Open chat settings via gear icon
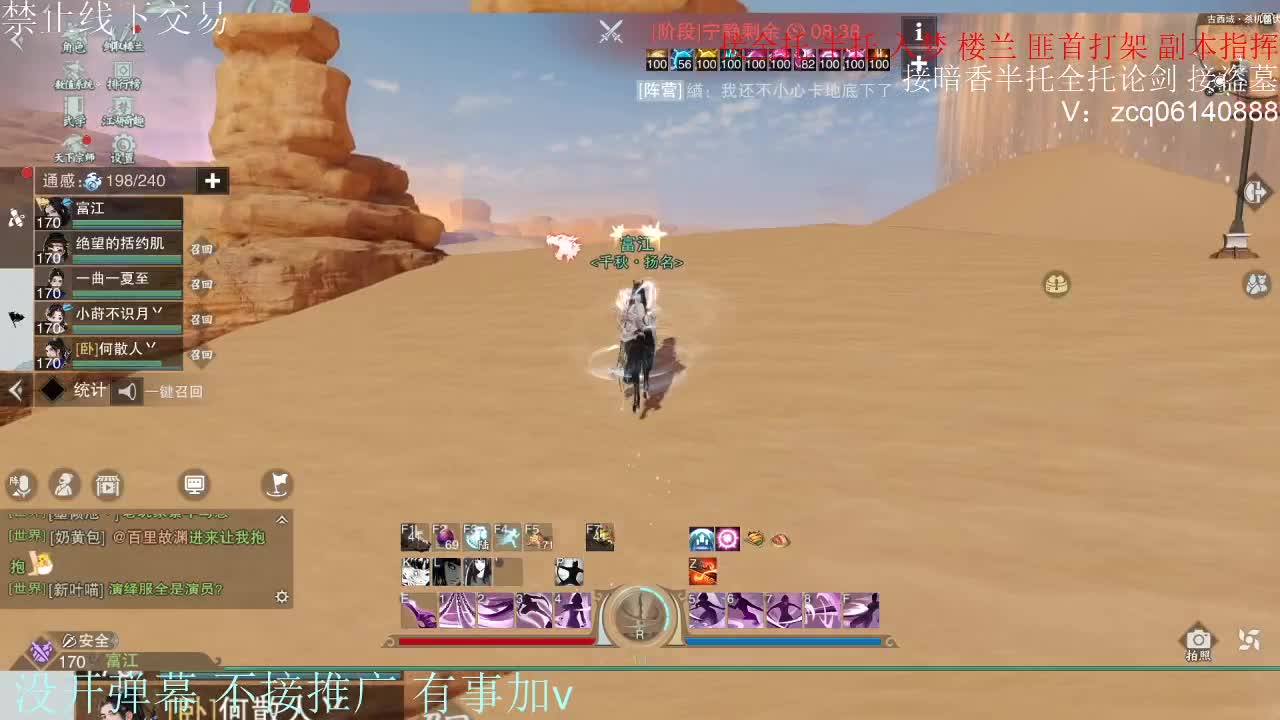1280x720 pixels. [x=282, y=596]
